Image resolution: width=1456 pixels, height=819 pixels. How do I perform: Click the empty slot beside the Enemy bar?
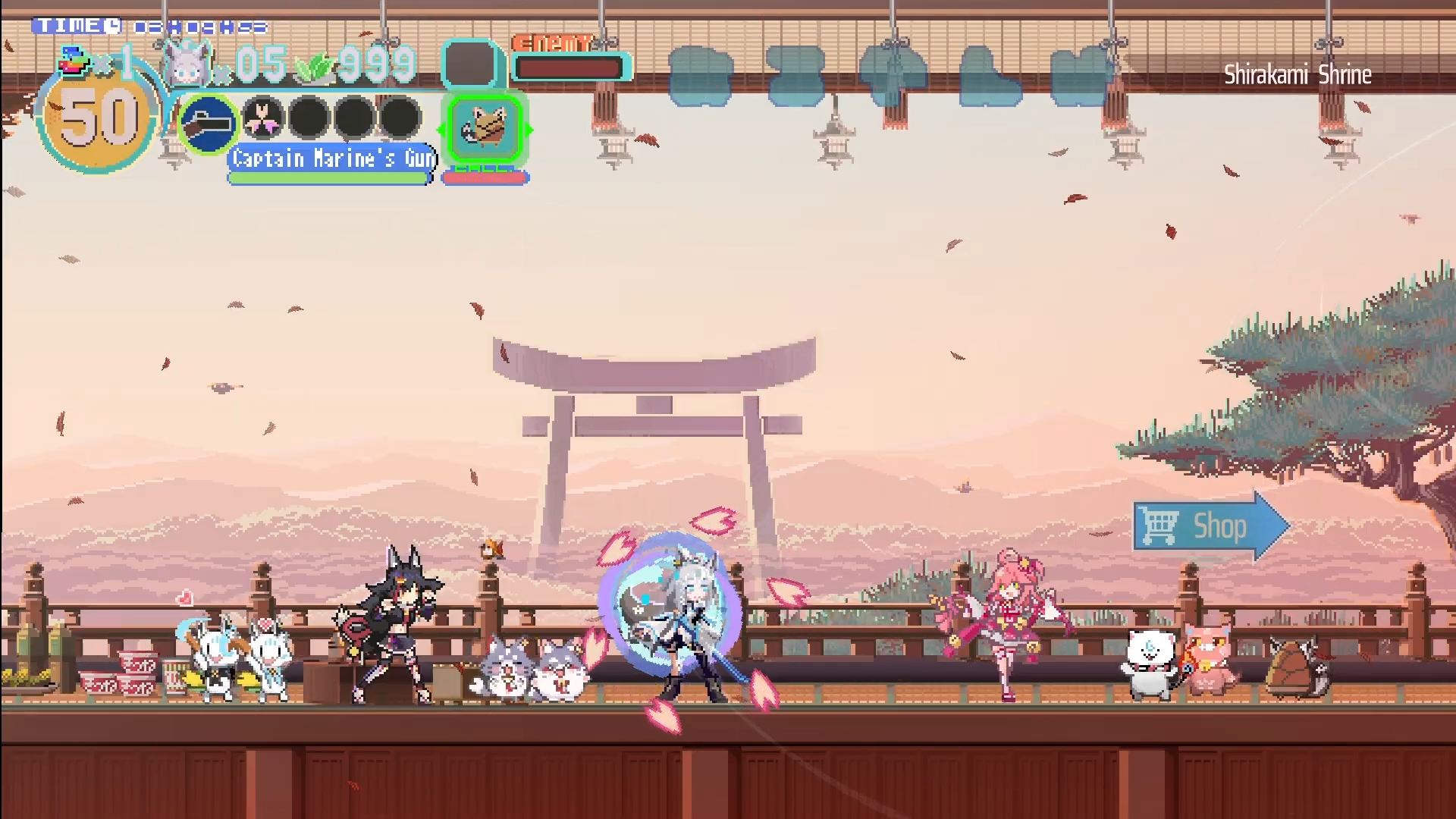[x=470, y=64]
